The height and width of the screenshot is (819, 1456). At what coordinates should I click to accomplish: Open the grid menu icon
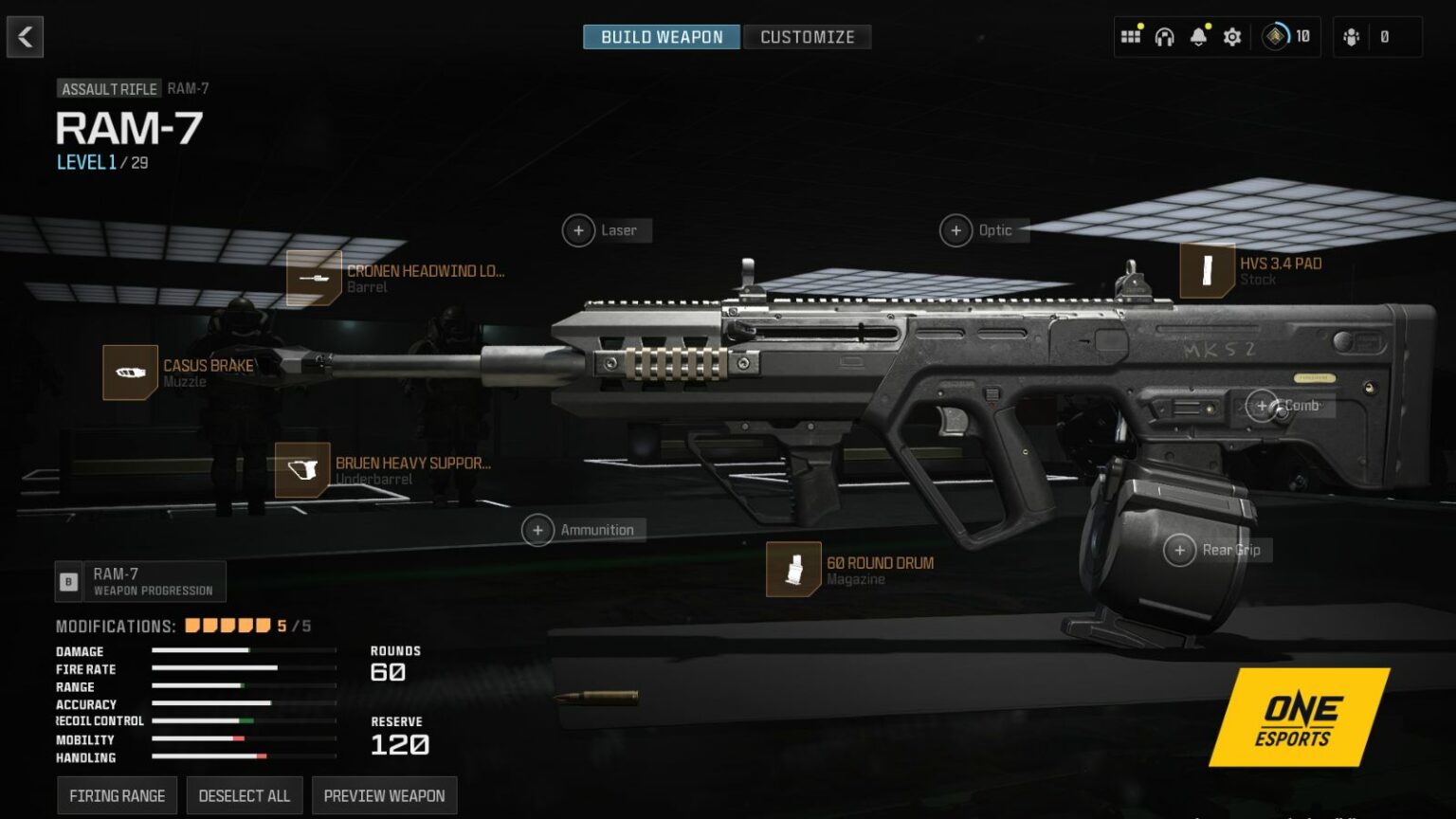tap(1130, 37)
